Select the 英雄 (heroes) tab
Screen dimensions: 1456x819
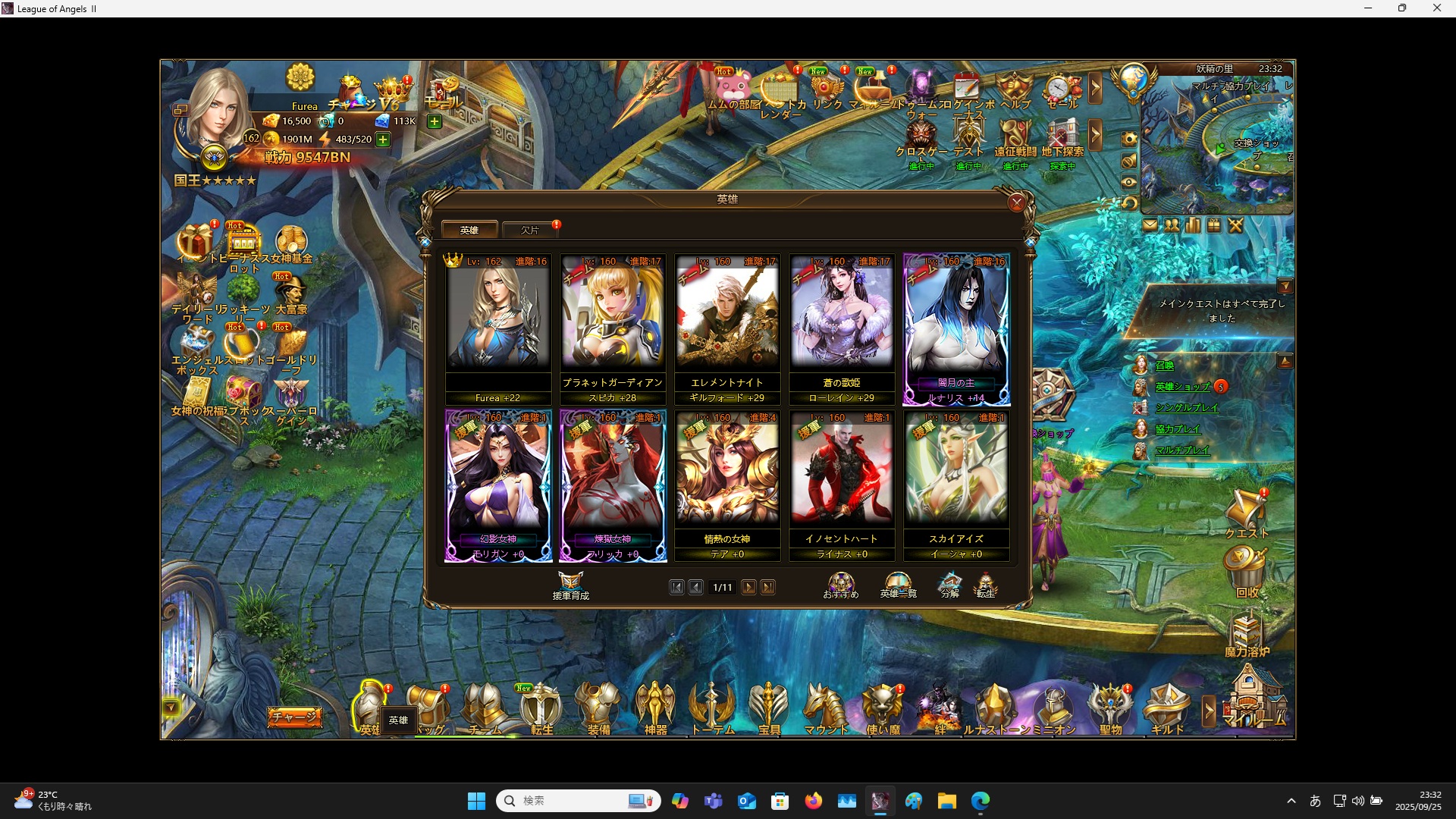pyautogui.click(x=469, y=229)
